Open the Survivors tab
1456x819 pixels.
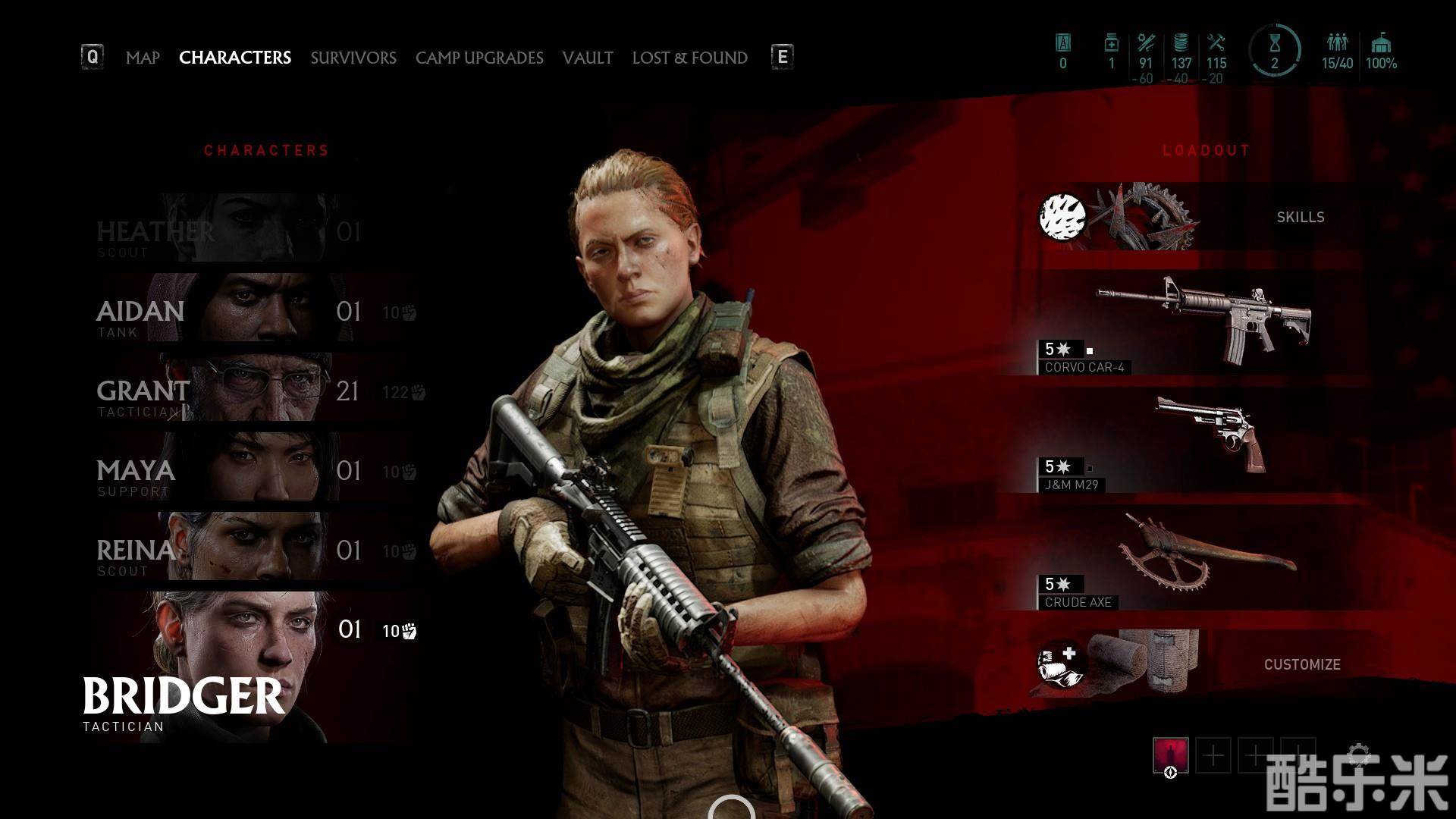pos(353,58)
